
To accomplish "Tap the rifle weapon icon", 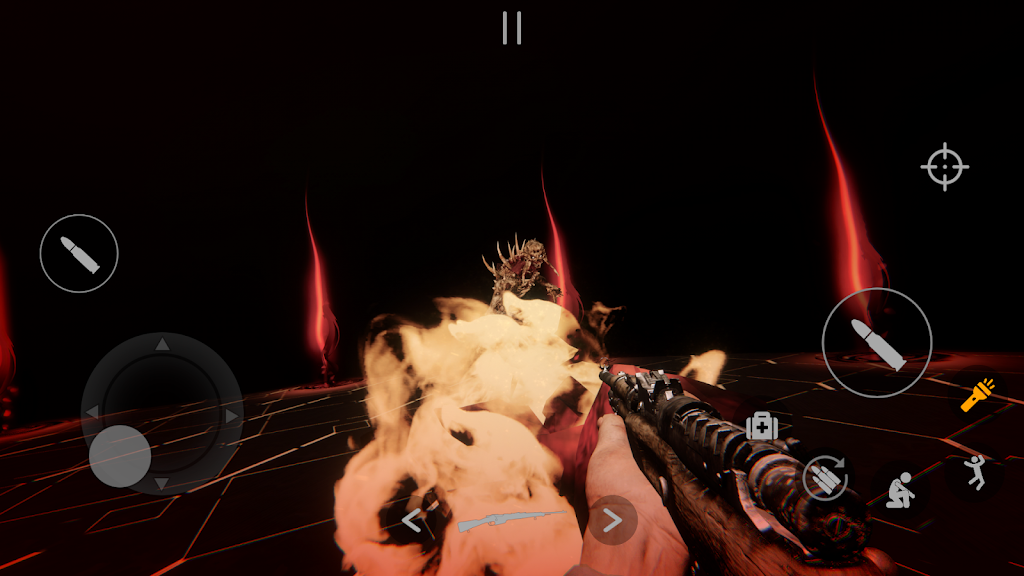I will (511, 520).
